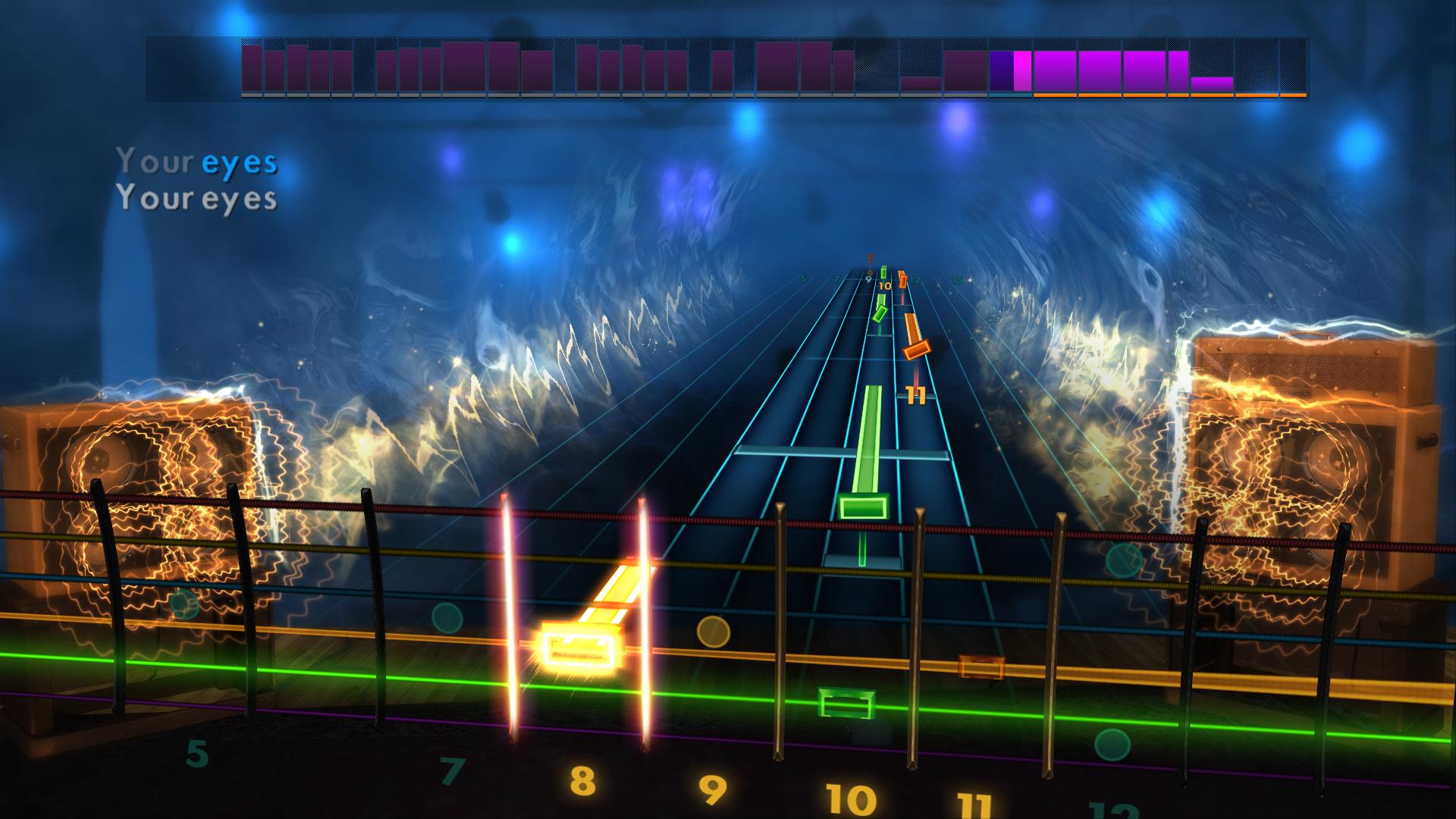Viewport: 1456px width, 819px height.
Task: Select the distant orange note beside the green one
Action: (902, 281)
